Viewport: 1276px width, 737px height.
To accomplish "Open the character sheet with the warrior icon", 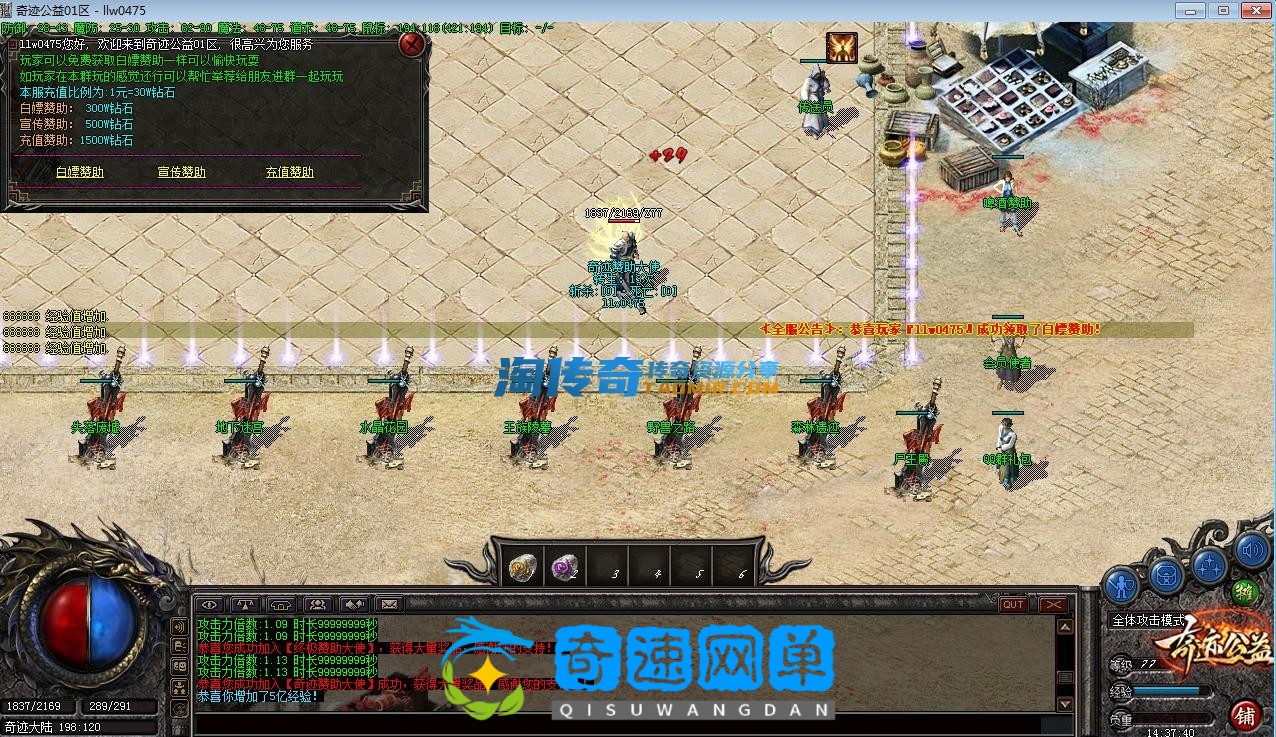I will pos(1123,584).
